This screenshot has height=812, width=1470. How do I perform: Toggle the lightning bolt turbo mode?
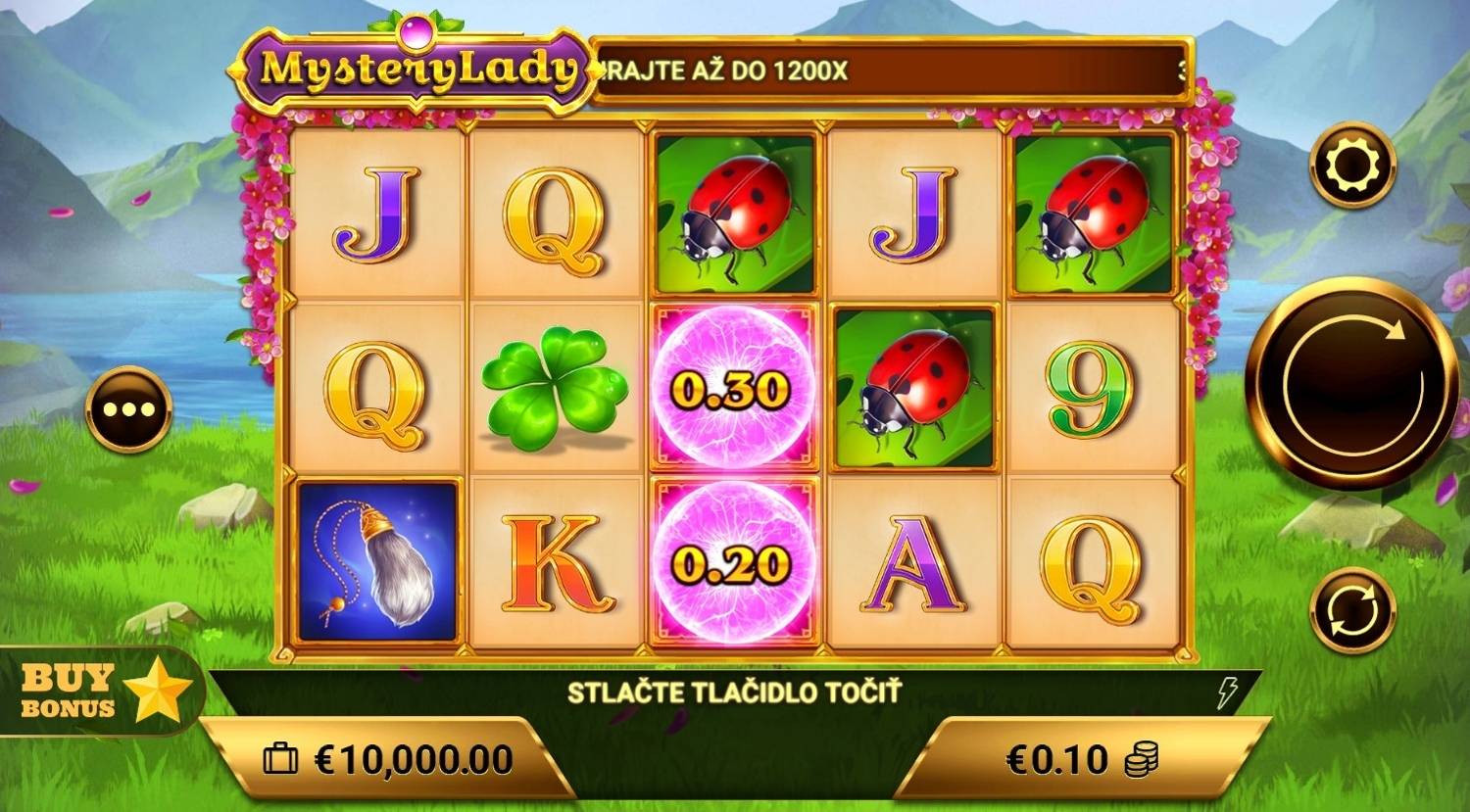(x=1226, y=693)
